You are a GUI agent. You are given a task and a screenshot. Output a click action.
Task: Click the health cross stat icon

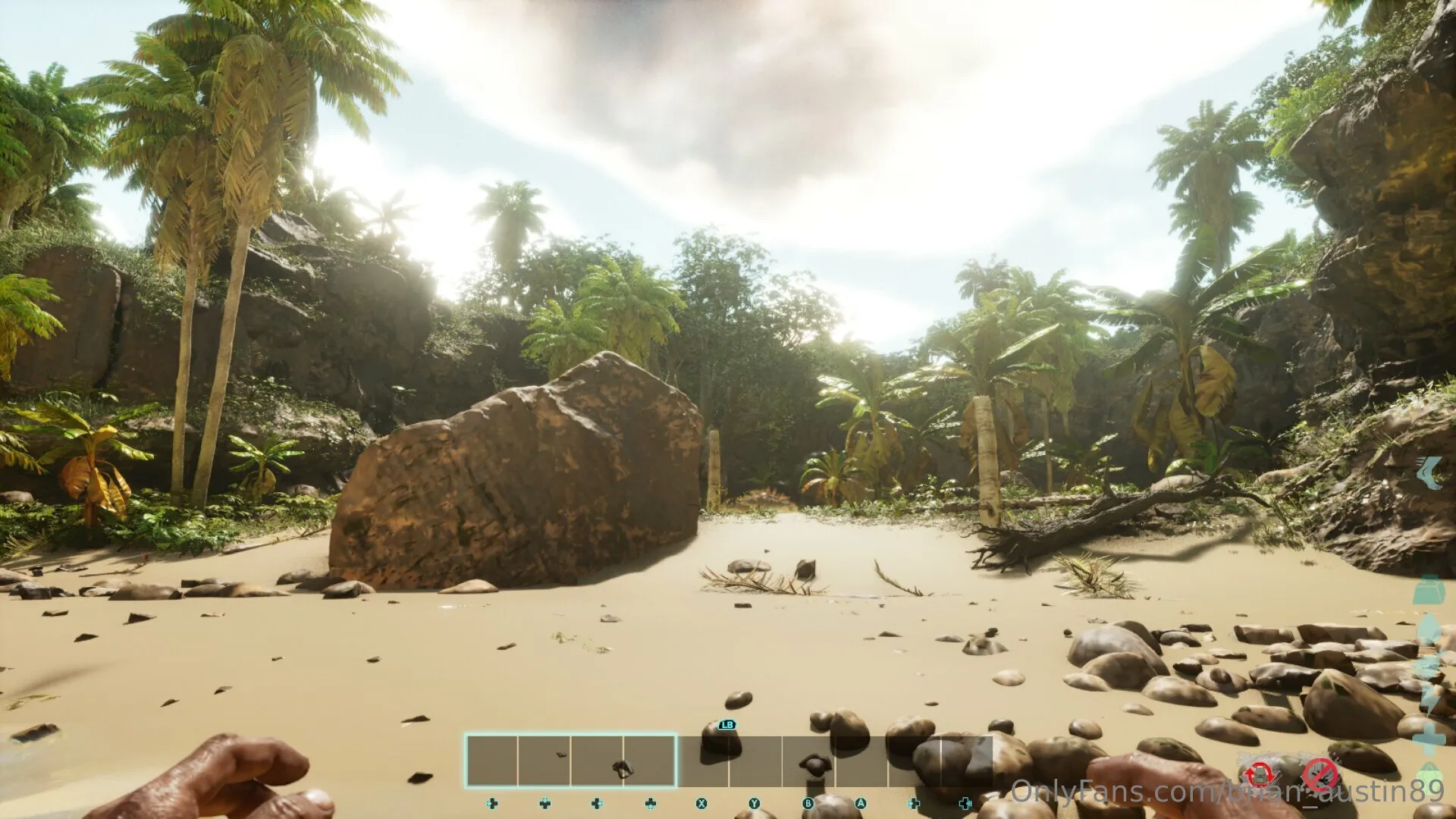tap(1430, 737)
